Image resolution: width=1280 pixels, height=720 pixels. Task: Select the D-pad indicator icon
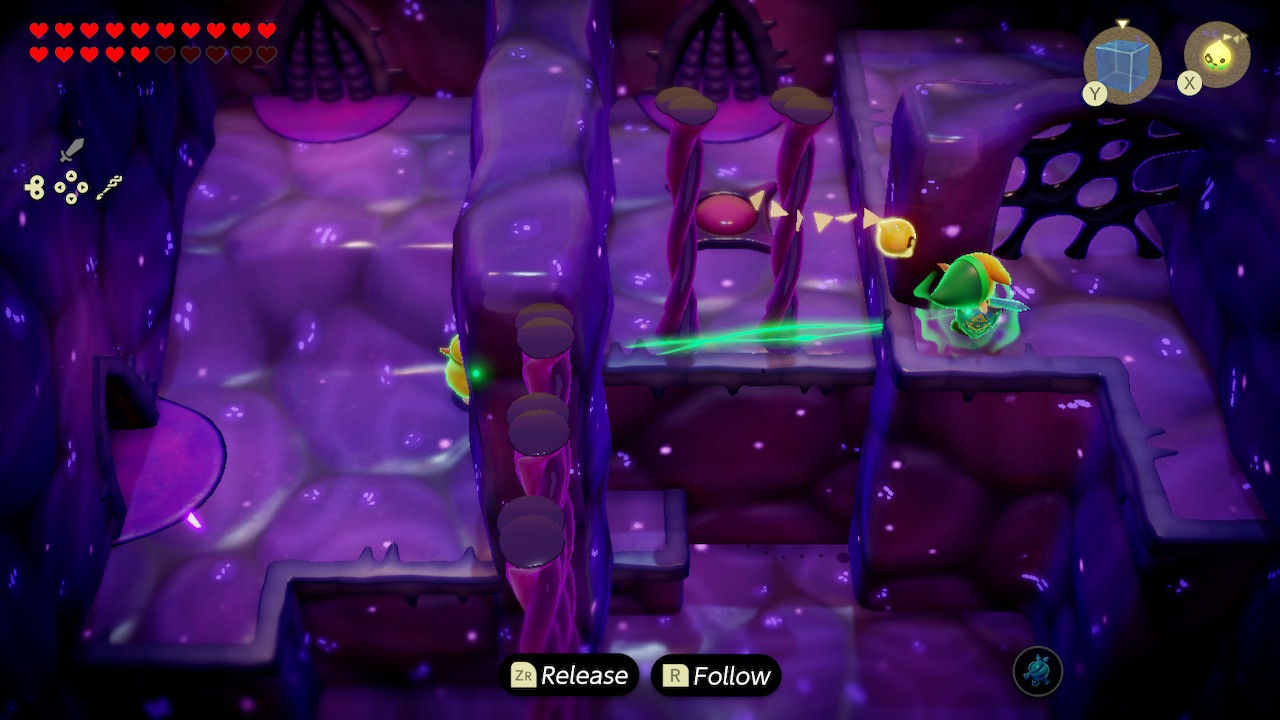(71, 186)
